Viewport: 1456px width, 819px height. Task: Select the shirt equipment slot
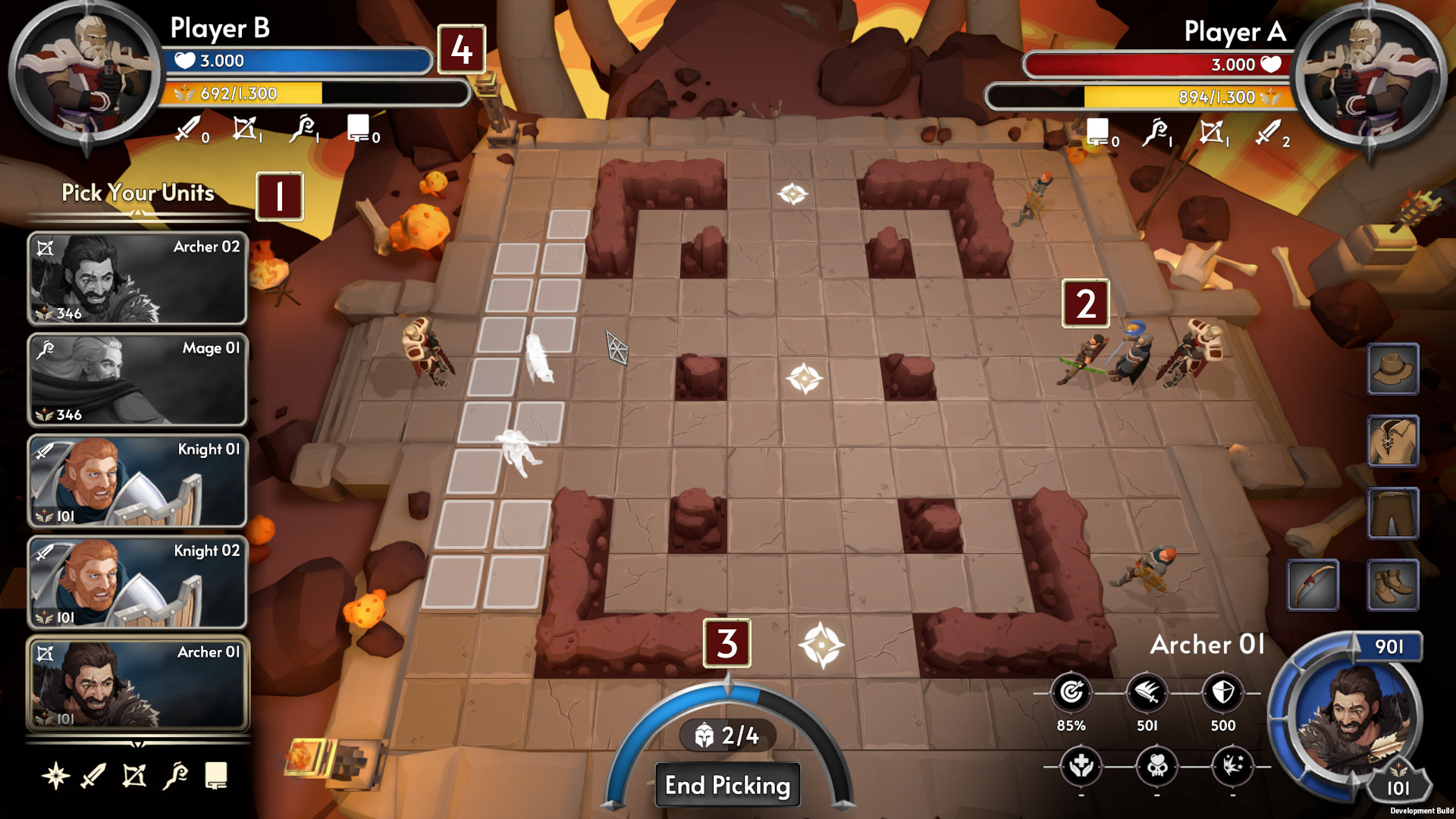(1393, 441)
